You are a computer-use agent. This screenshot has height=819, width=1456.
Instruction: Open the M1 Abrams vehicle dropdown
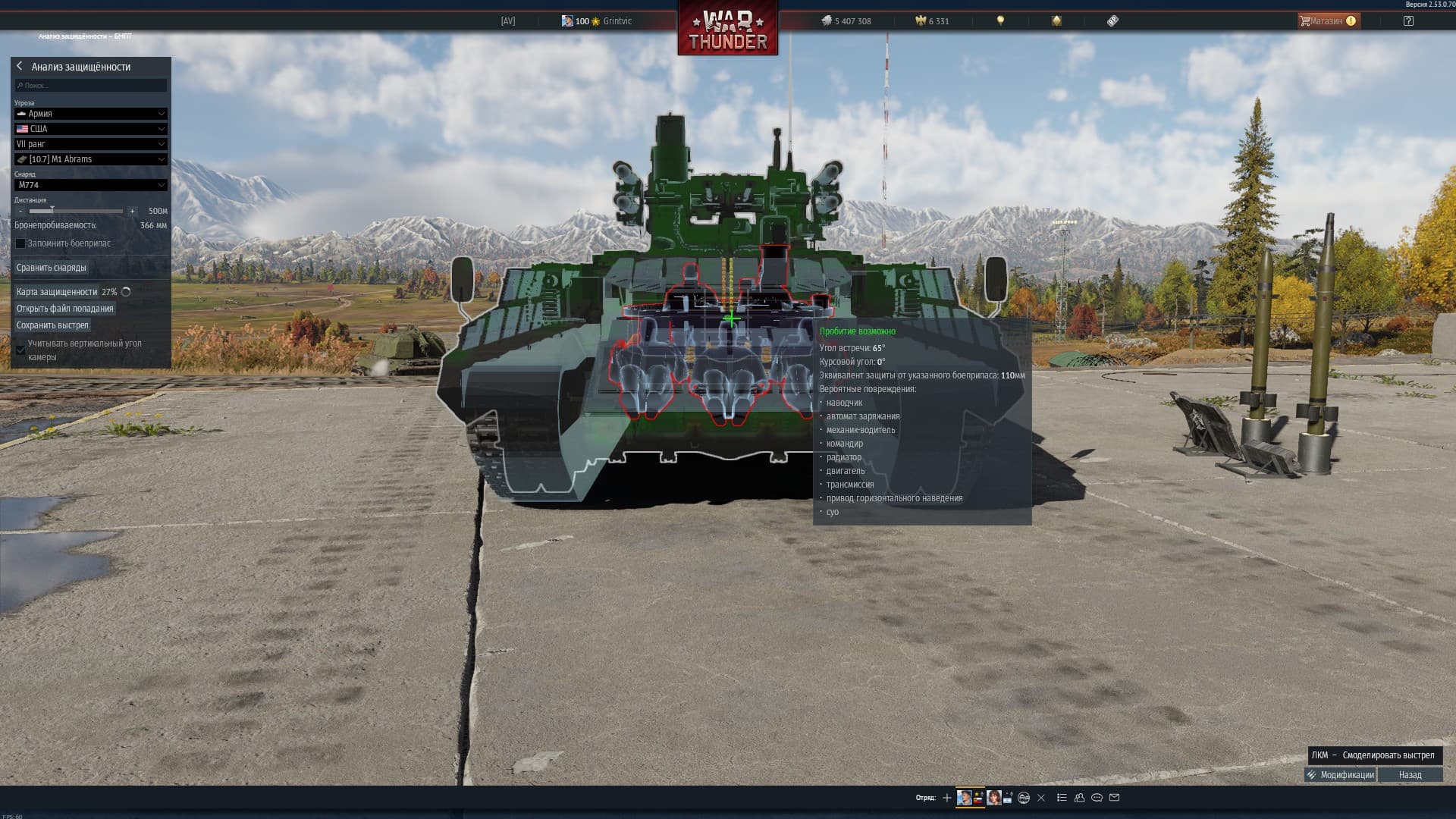click(x=90, y=159)
